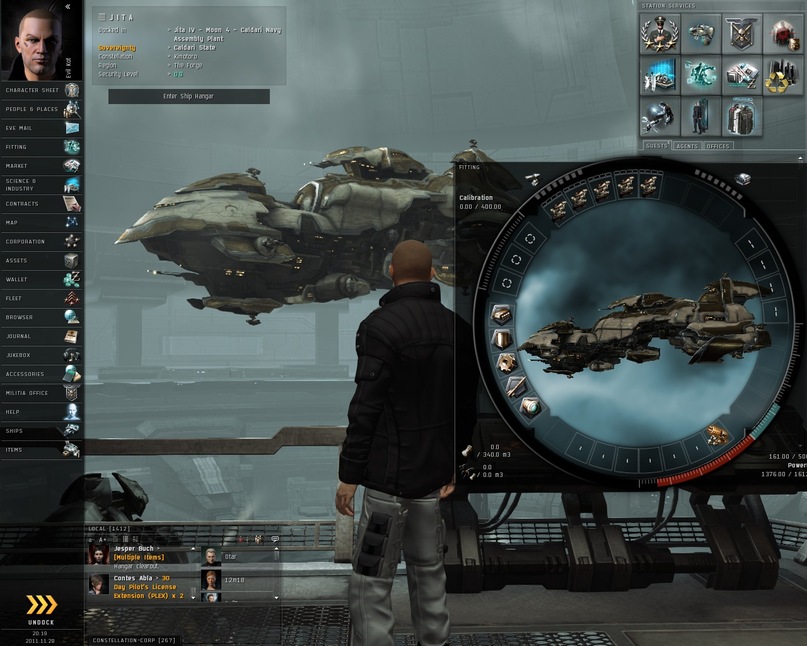Switch to the Agents tab
Screen dimensions: 807x646
687,146
